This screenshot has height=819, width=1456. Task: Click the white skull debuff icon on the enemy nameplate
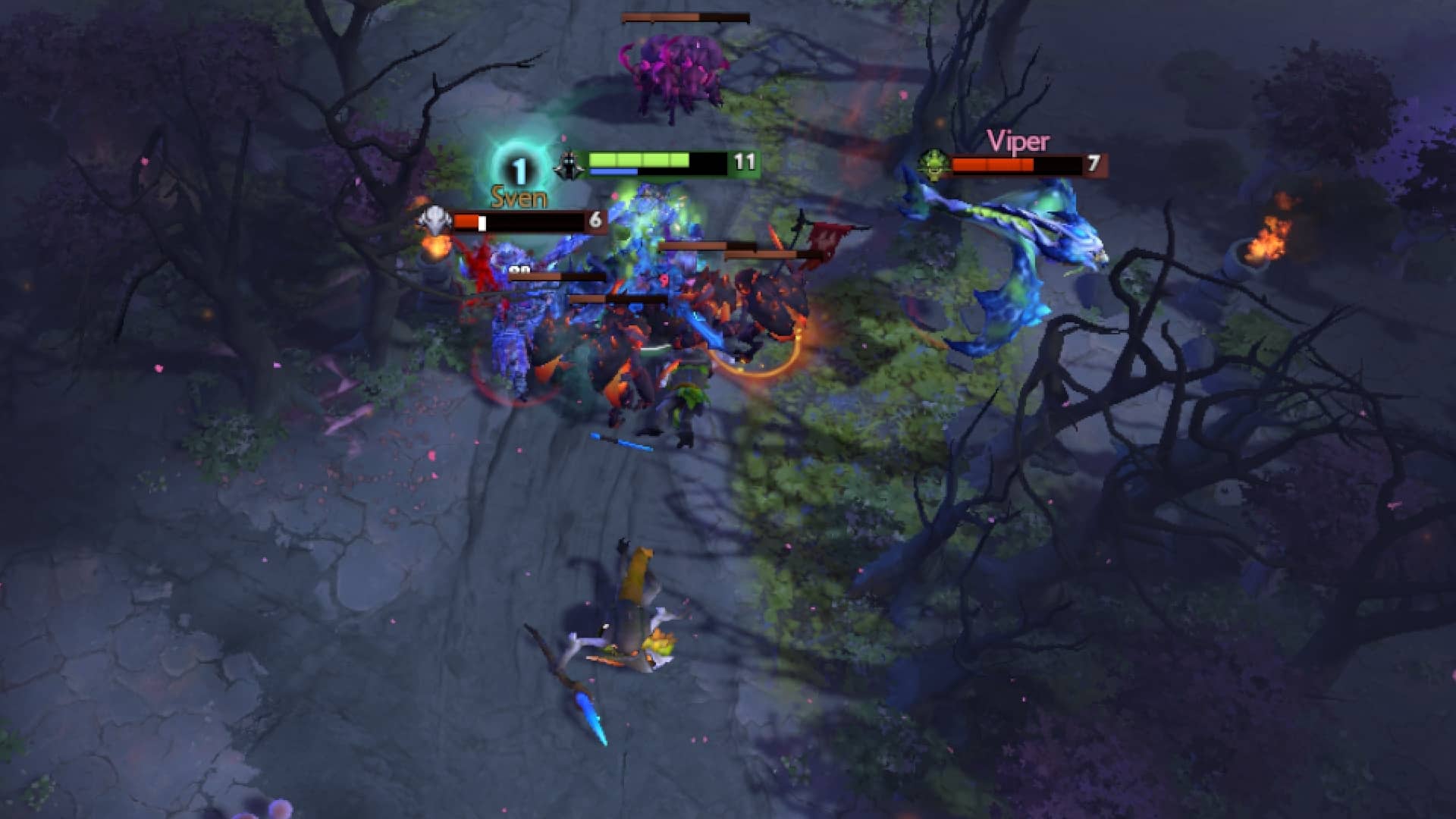(x=434, y=221)
